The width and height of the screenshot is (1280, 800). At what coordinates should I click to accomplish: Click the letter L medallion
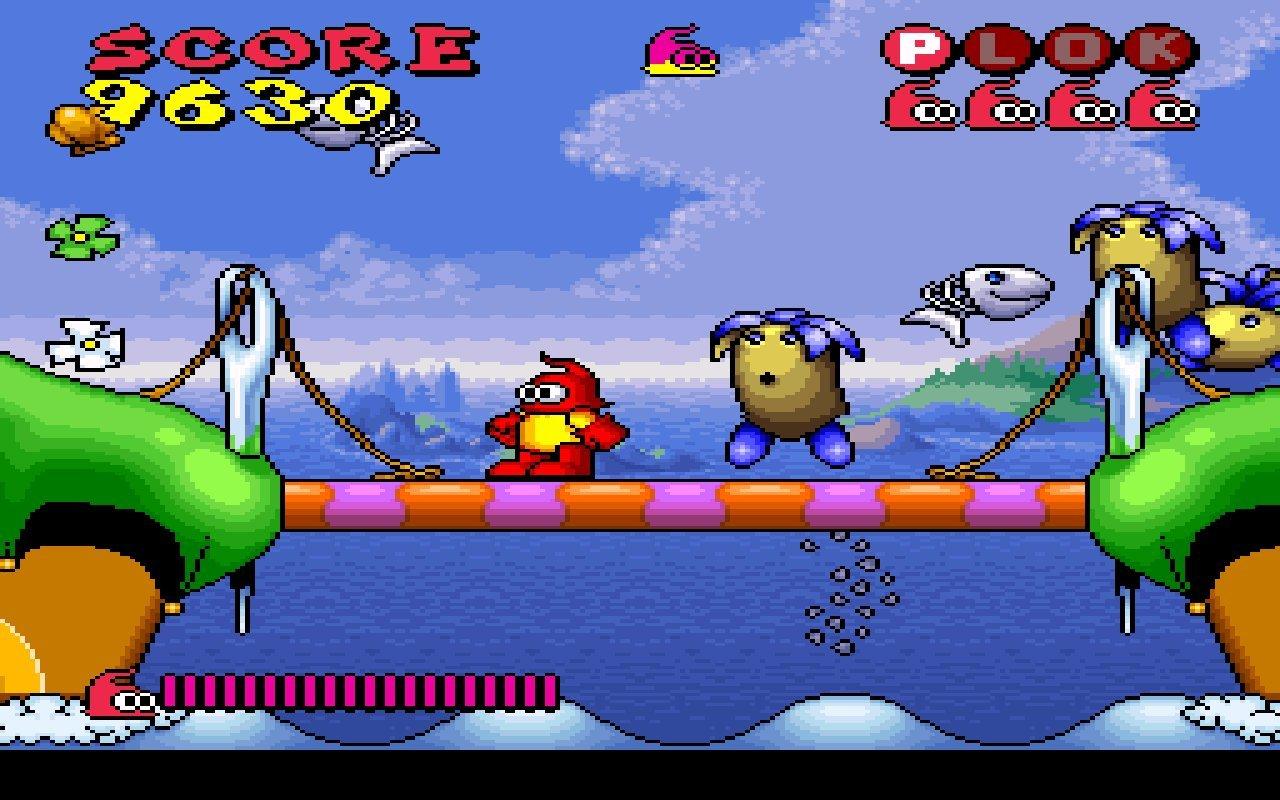coord(1000,47)
